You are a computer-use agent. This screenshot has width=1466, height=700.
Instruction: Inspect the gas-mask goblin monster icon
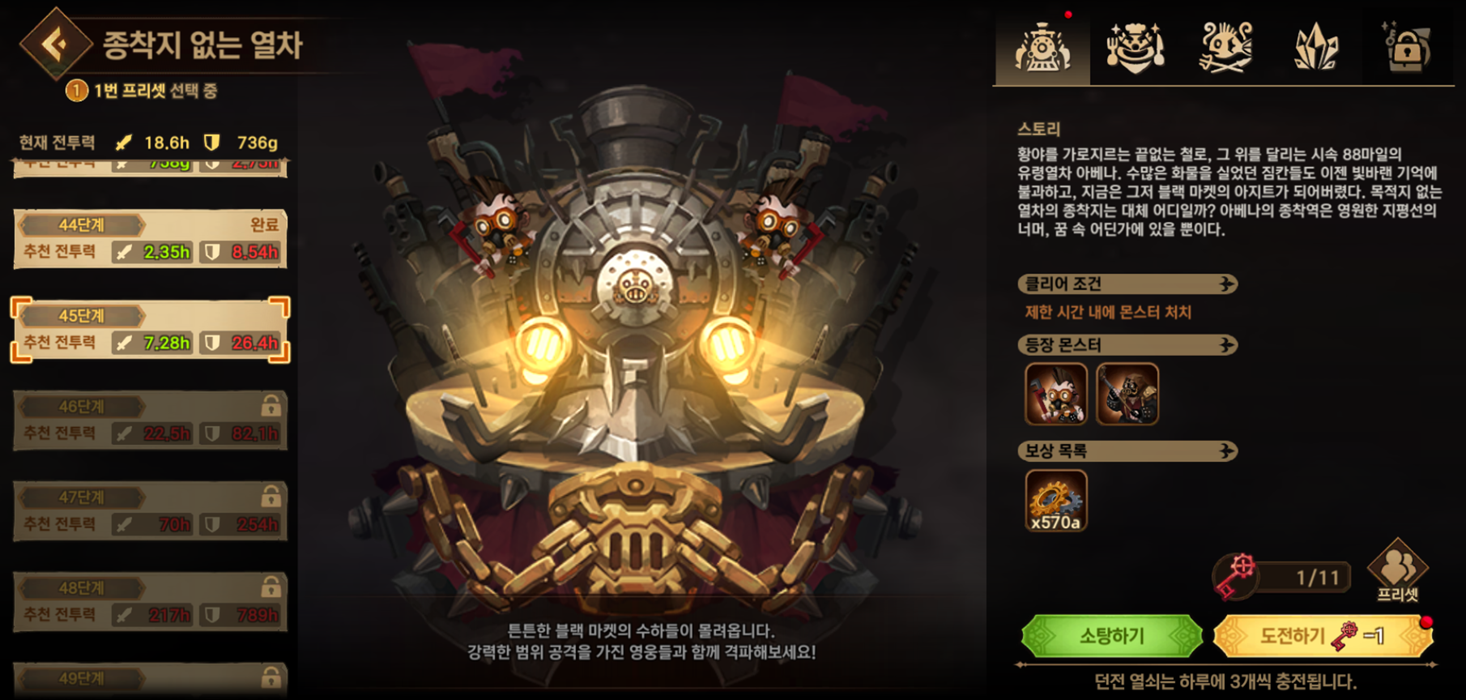1056,394
